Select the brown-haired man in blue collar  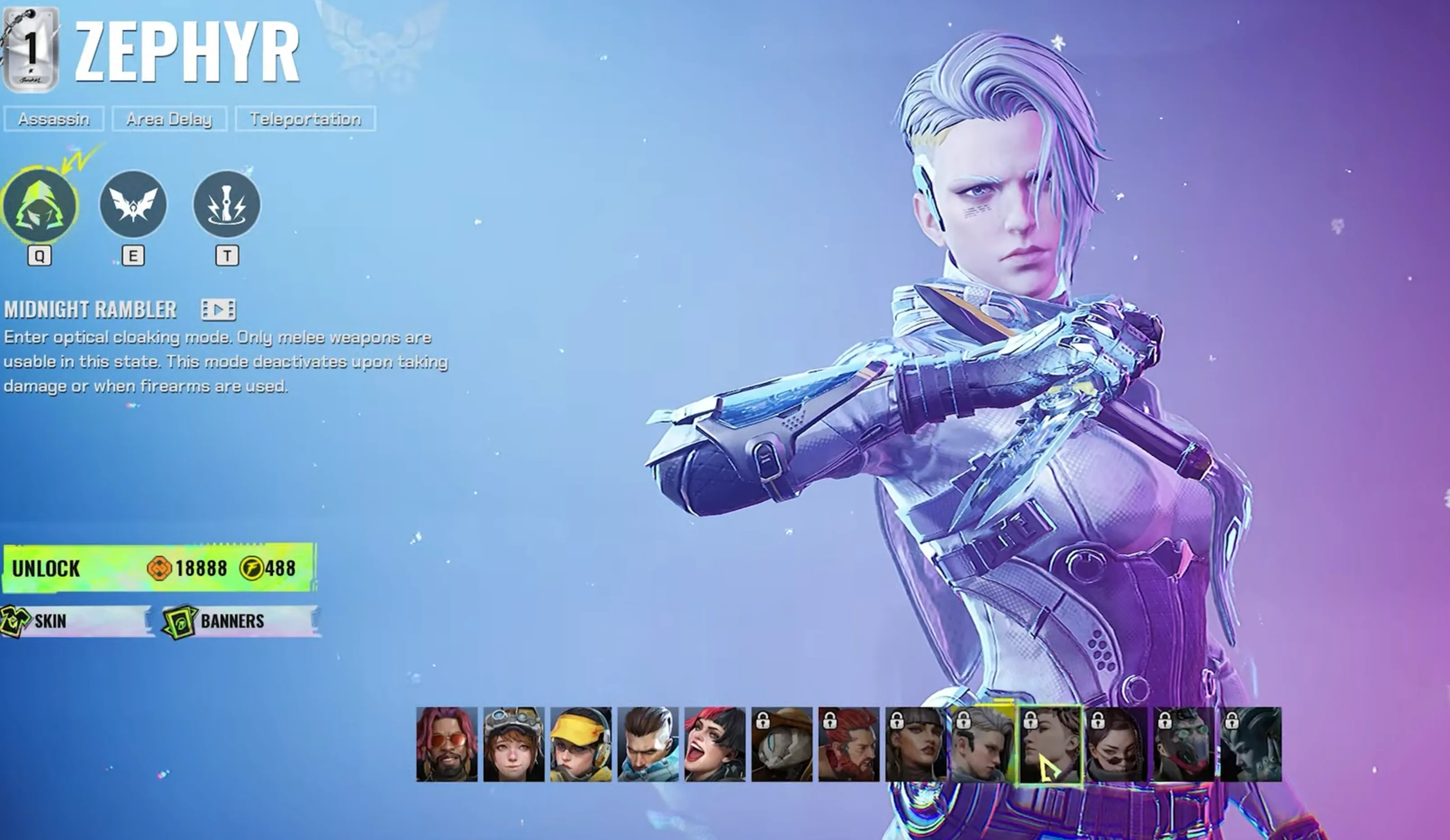pyautogui.click(x=648, y=745)
